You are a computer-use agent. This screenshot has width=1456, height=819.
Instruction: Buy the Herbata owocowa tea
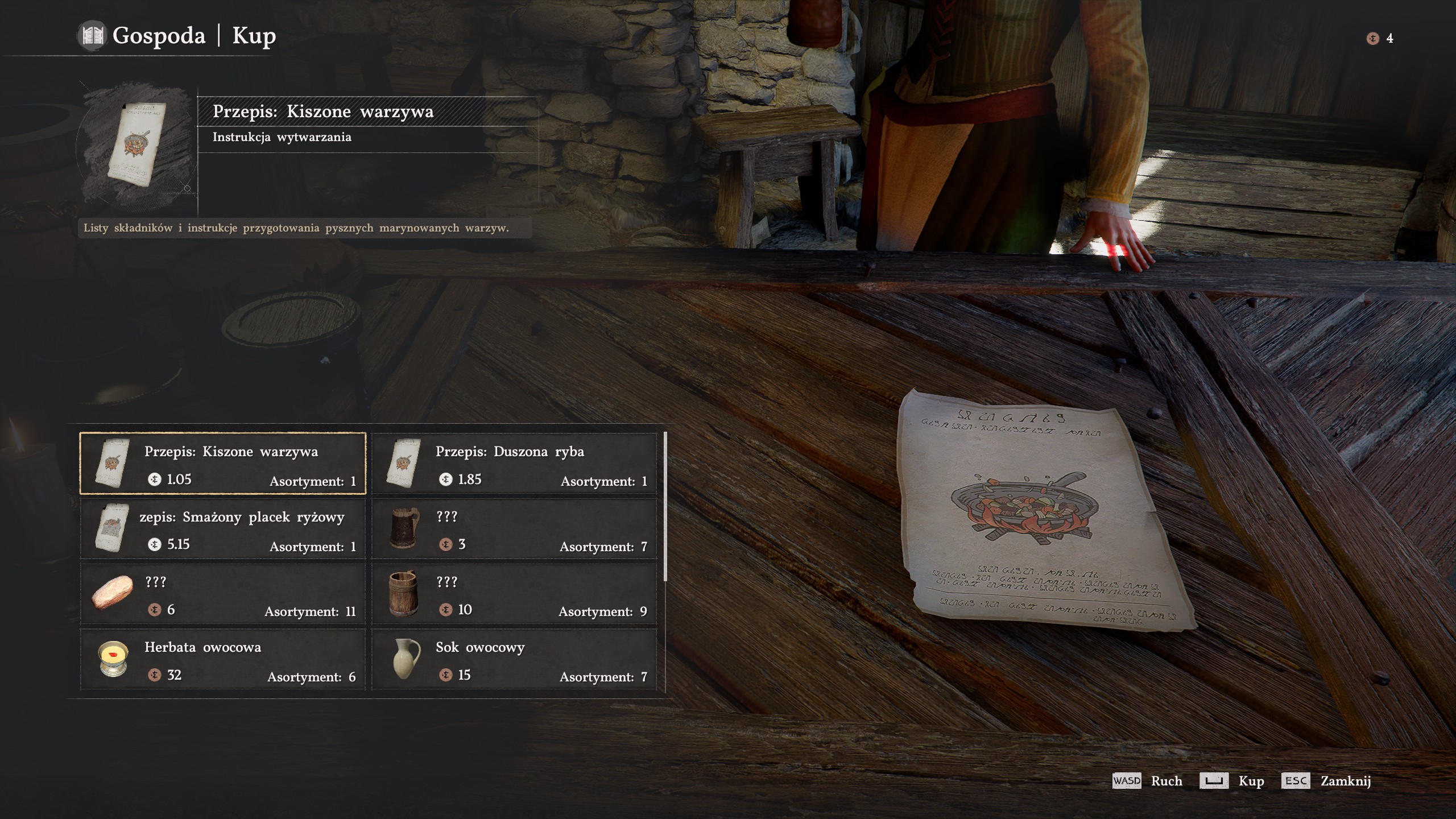[222, 660]
